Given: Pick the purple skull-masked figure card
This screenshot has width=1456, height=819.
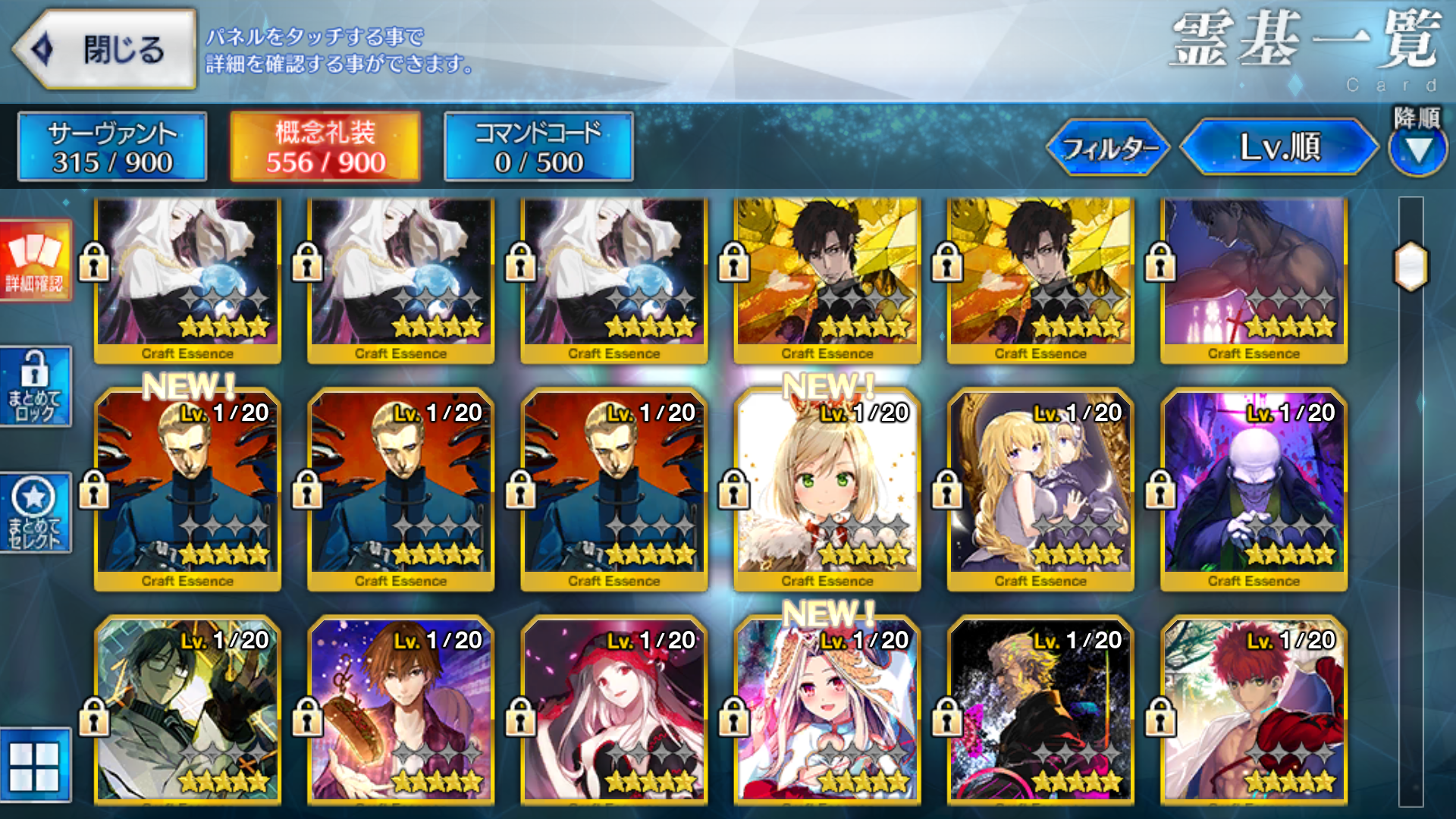Looking at the screenshot, I should (x=1254, y=489).
